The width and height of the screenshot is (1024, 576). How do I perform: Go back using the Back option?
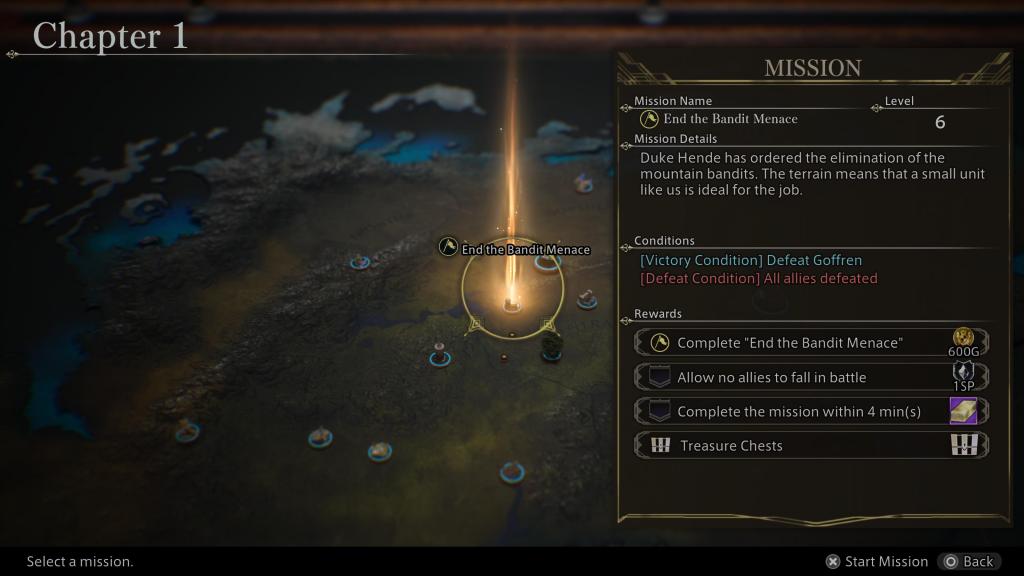pos(968,562)
